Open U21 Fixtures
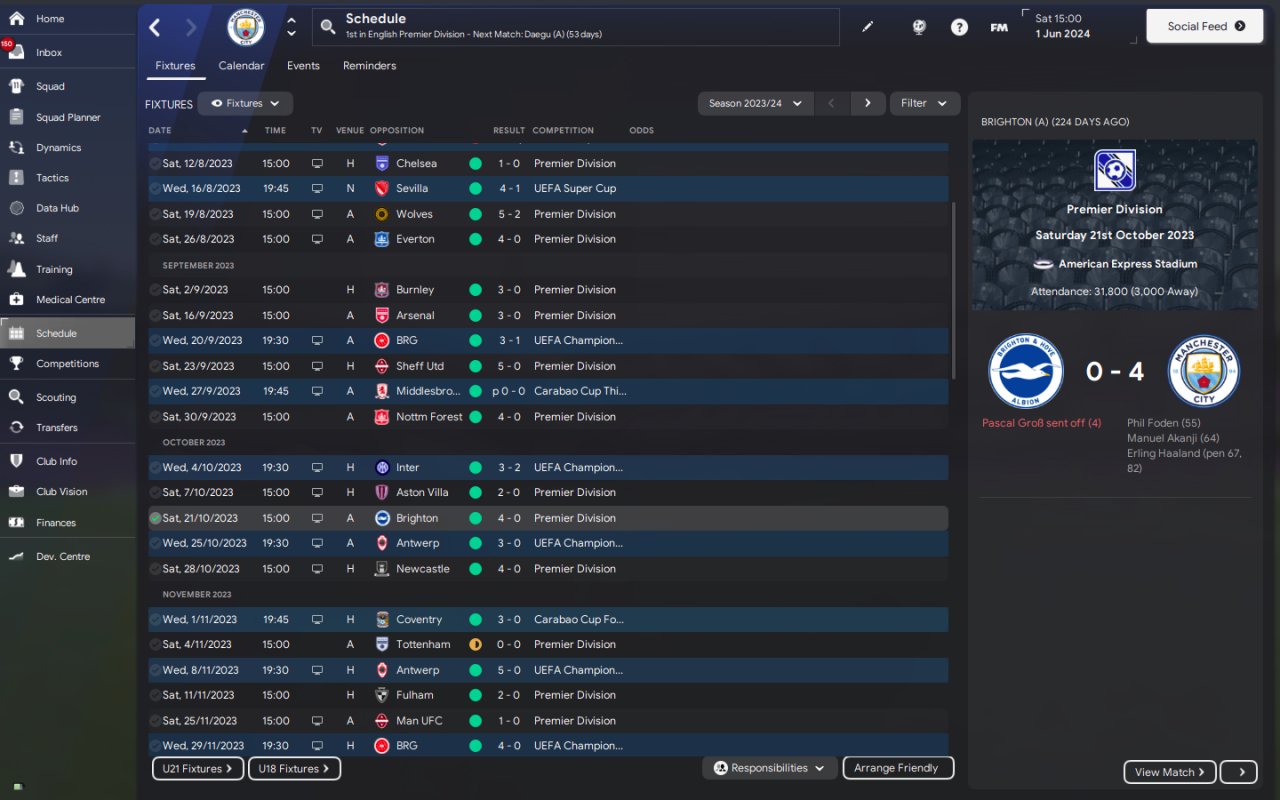Screen dimensions: 1280x800 coord(197,769)
